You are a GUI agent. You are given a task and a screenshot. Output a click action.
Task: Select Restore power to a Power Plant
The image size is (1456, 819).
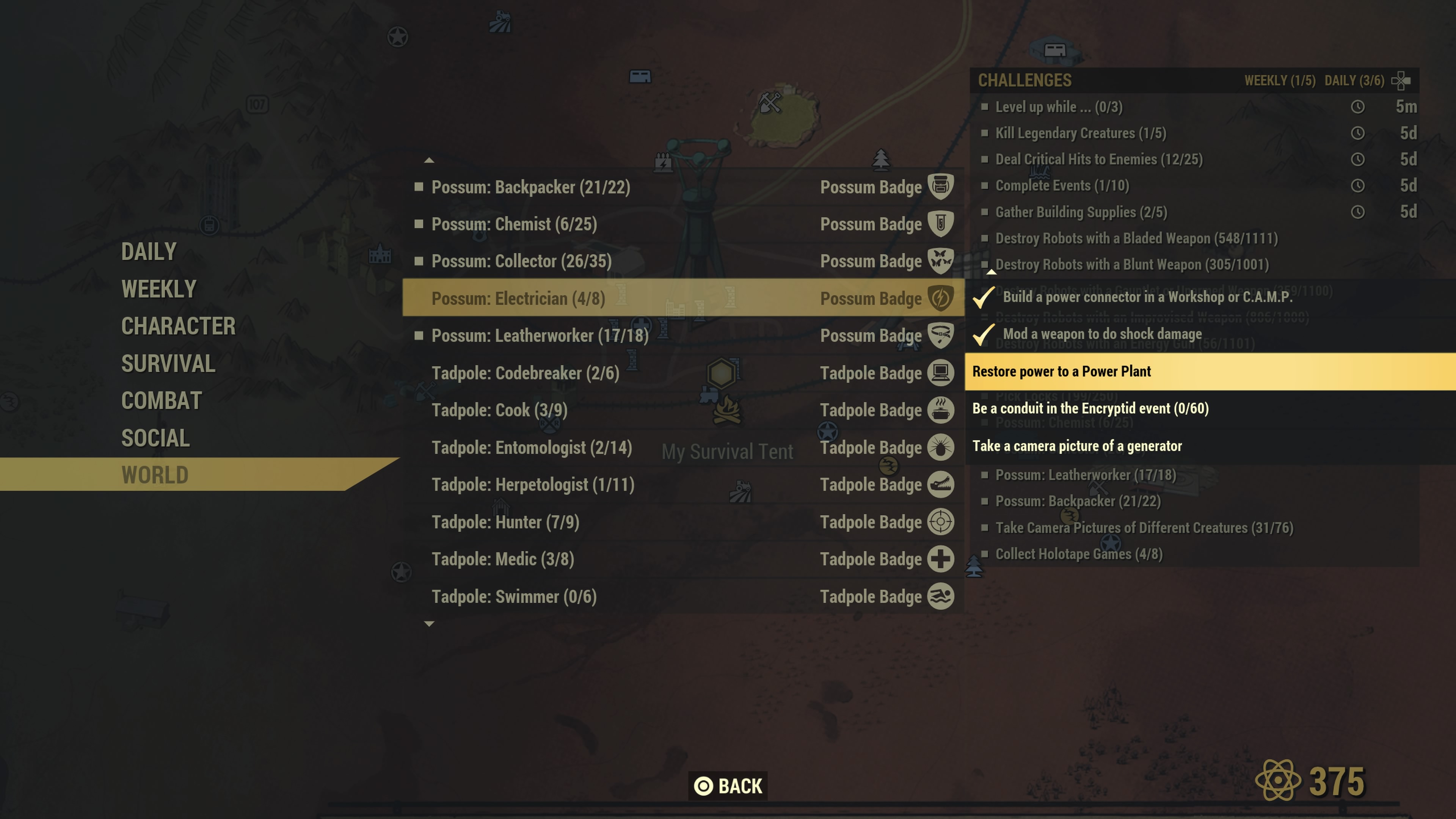point(1062,371)
